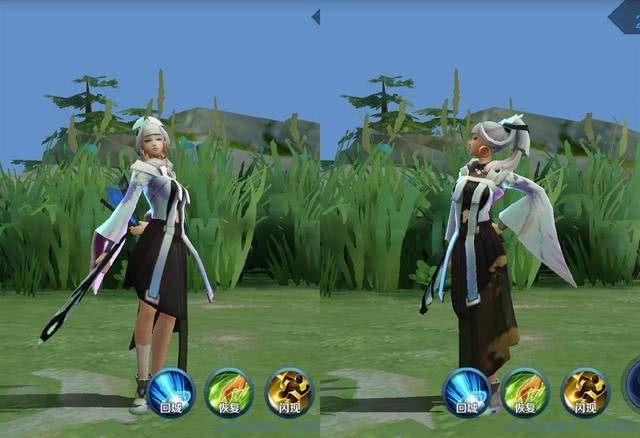Screen dimensions: 640x438
Task: Trigger 恢复 heal in the right screenshot
Action: [525, 391]
